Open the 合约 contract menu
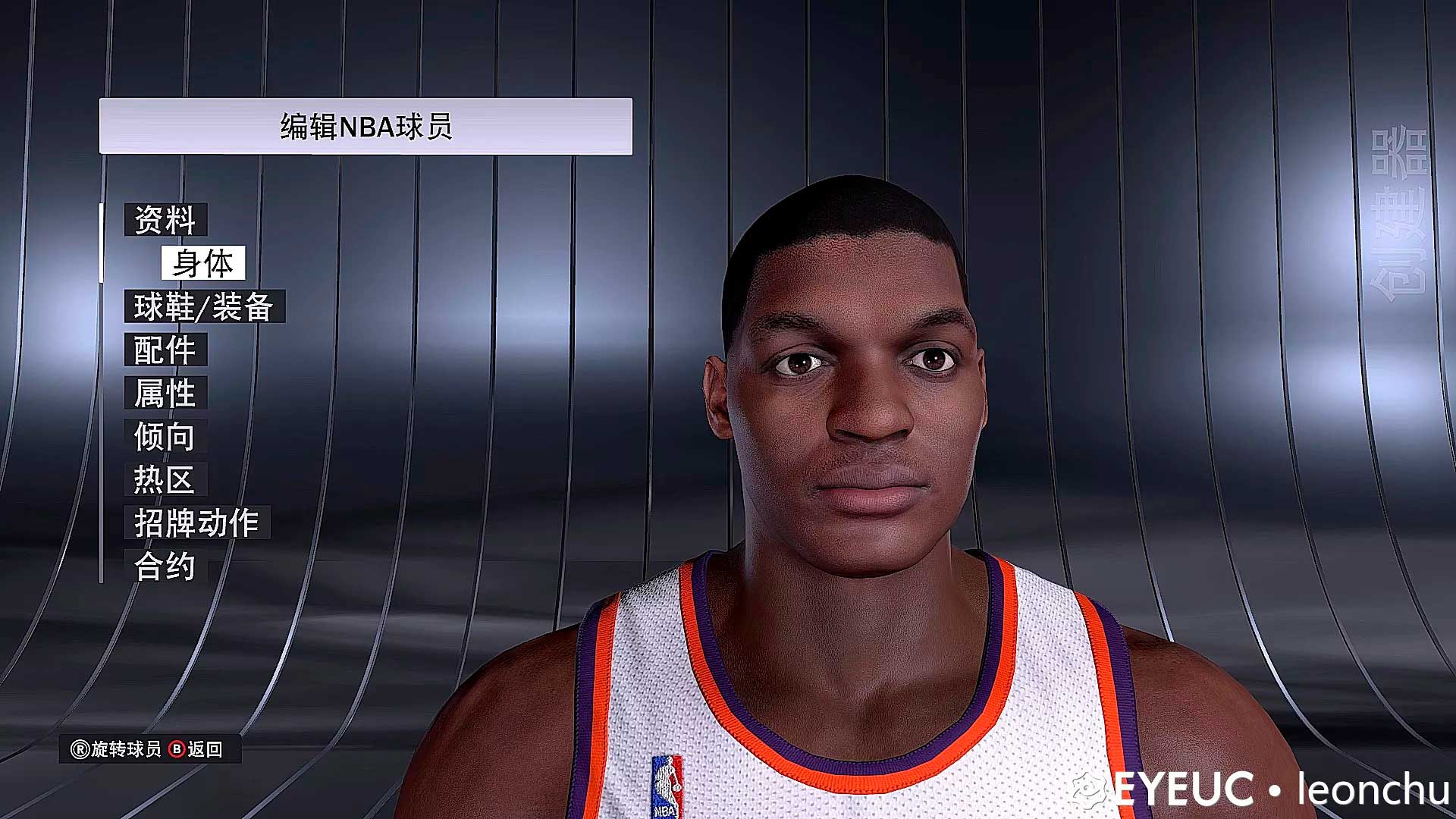Screen dimensions: 1456x819 tap(165, 566)
